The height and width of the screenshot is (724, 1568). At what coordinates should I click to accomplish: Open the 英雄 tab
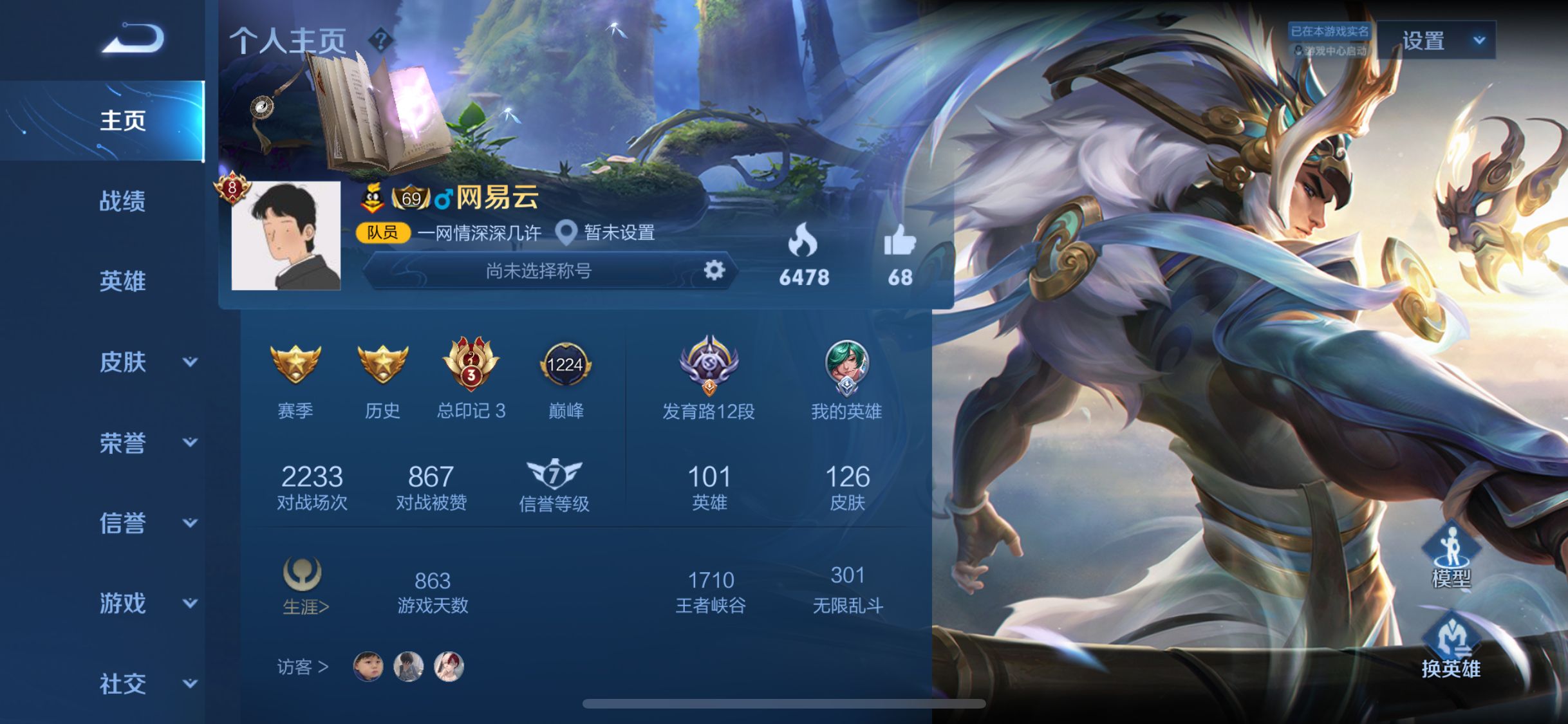(122, 281)
